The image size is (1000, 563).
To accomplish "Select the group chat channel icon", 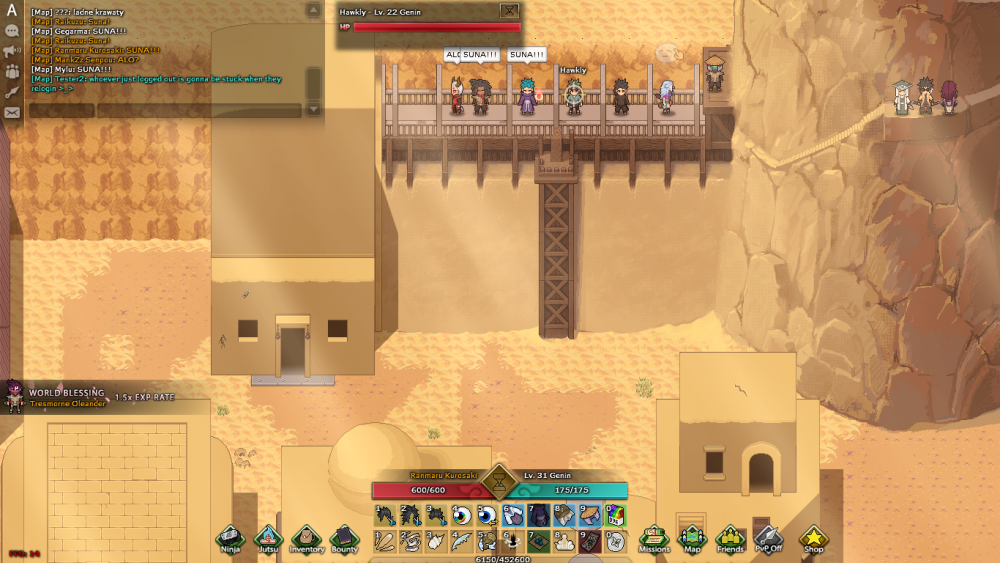I will (13, 71).
